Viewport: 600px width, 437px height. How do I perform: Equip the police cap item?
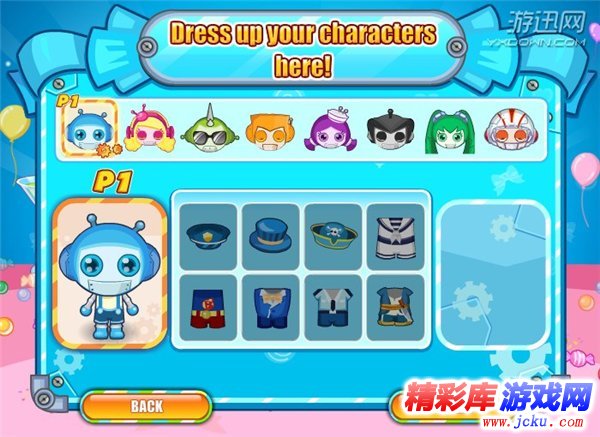coord(210,236)
